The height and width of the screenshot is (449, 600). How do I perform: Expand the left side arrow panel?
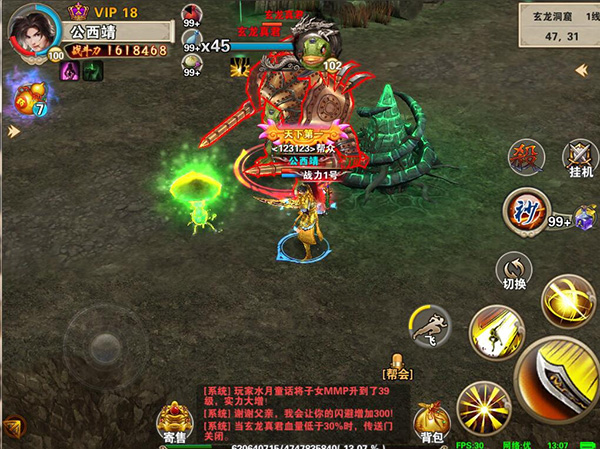click(13, 131)
